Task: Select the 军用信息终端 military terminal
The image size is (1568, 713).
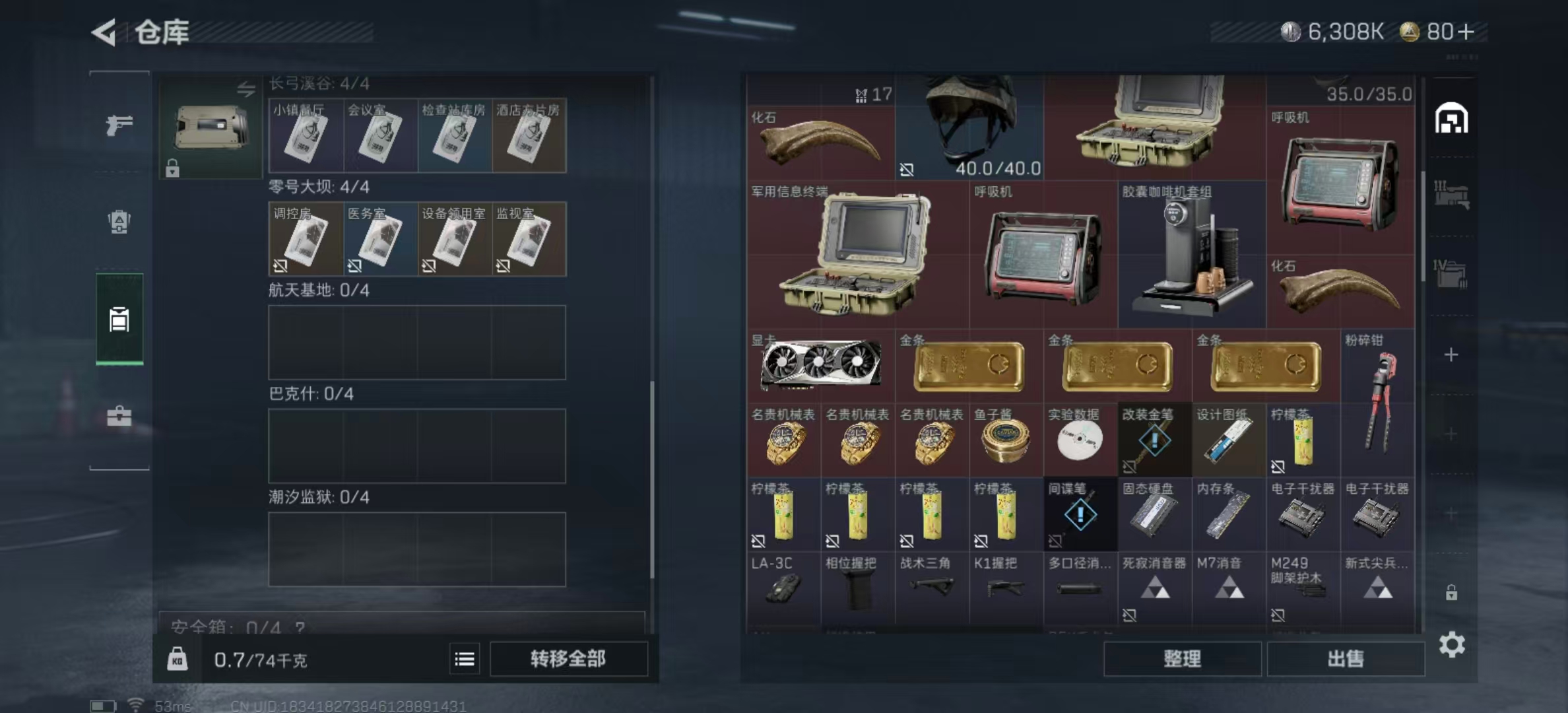Action: pos(857,254)
